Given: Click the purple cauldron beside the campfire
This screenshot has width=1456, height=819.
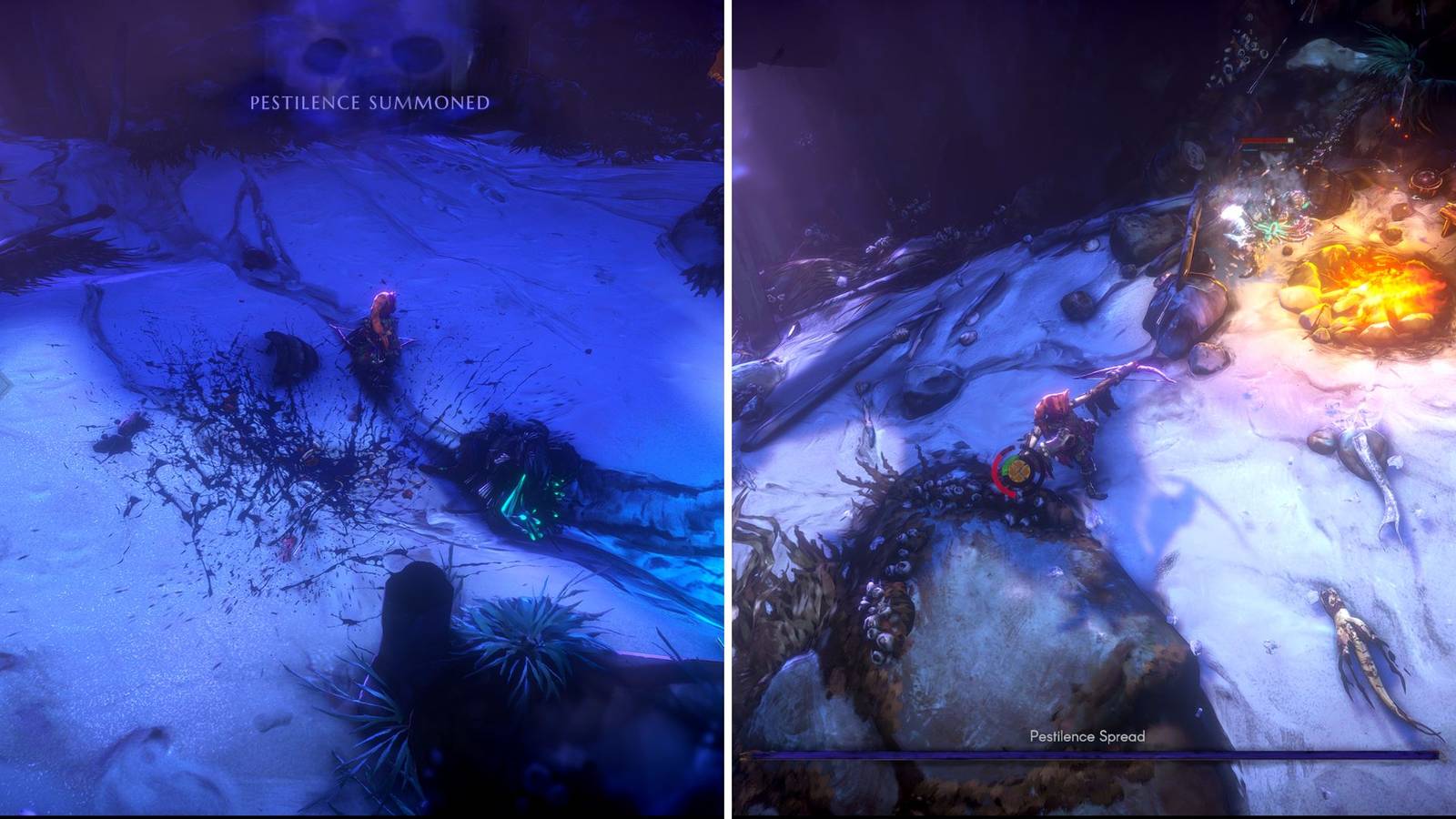Looking at the screenshot, I should click(1426, 180).
